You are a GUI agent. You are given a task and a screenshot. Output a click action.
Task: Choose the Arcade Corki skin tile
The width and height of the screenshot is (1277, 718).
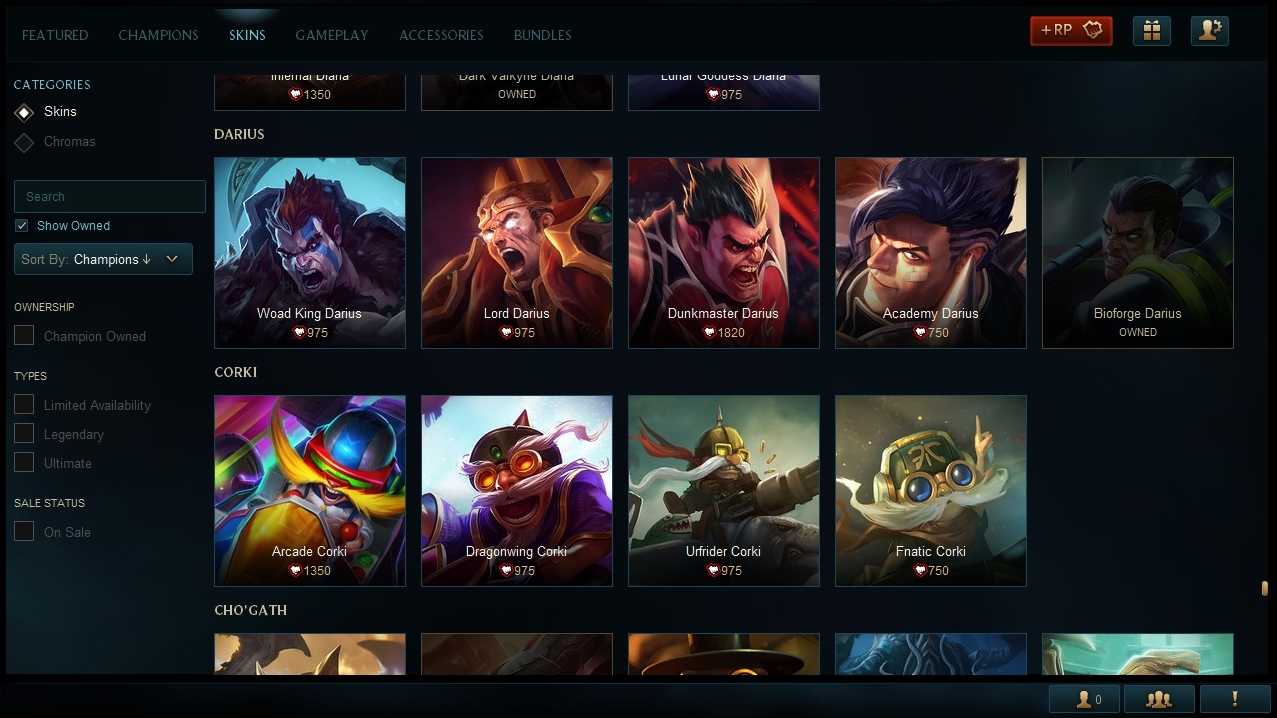[310, 490]
